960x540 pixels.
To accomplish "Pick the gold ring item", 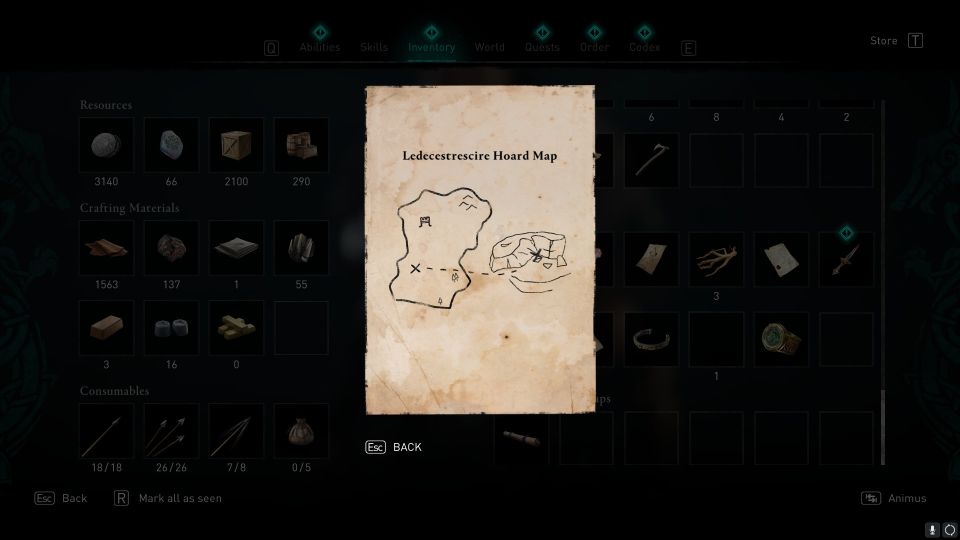I will coord(781,340).
